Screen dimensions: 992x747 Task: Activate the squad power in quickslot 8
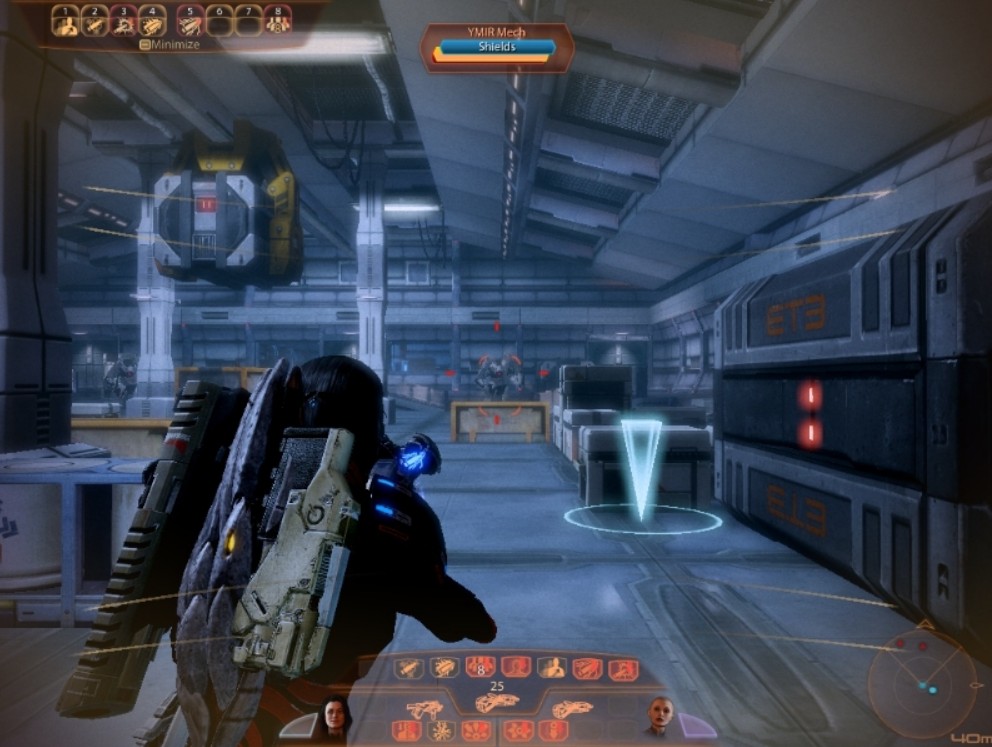tap(277, 23)
